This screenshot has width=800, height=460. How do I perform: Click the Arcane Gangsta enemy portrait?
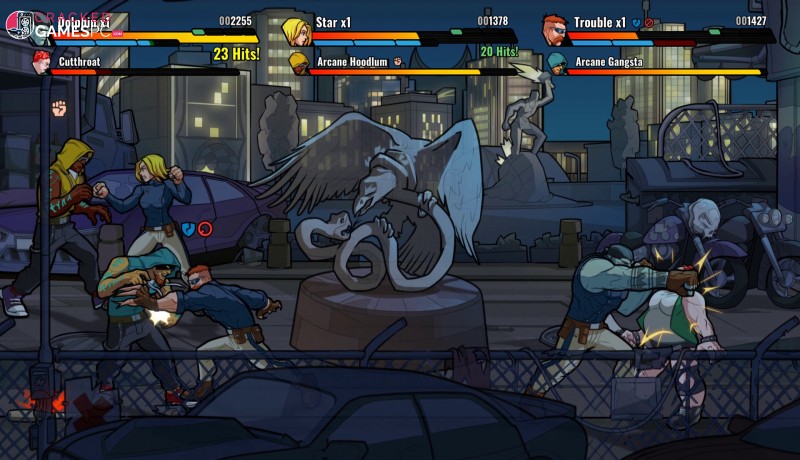[x=556, y=63]
